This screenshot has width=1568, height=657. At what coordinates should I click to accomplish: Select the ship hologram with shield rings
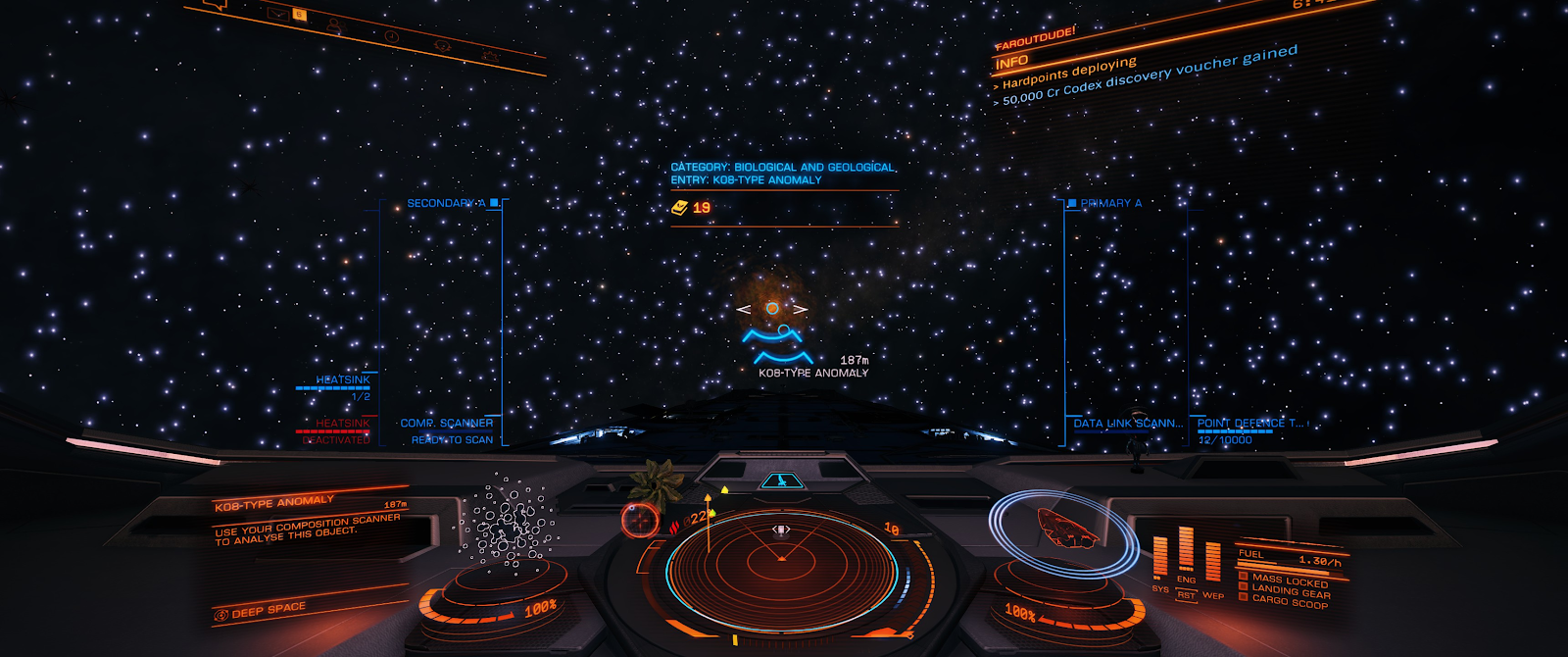tap(1061, 531)
